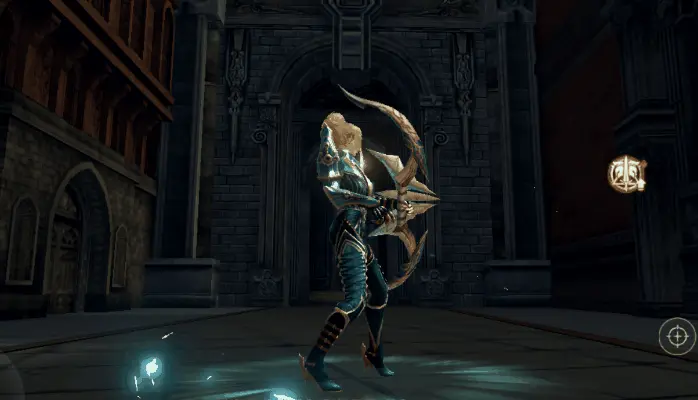Image resolution: width=698 pixels, height=400 pixels.
Task: Activate the crosshair target button
Action: click(677, 336)
